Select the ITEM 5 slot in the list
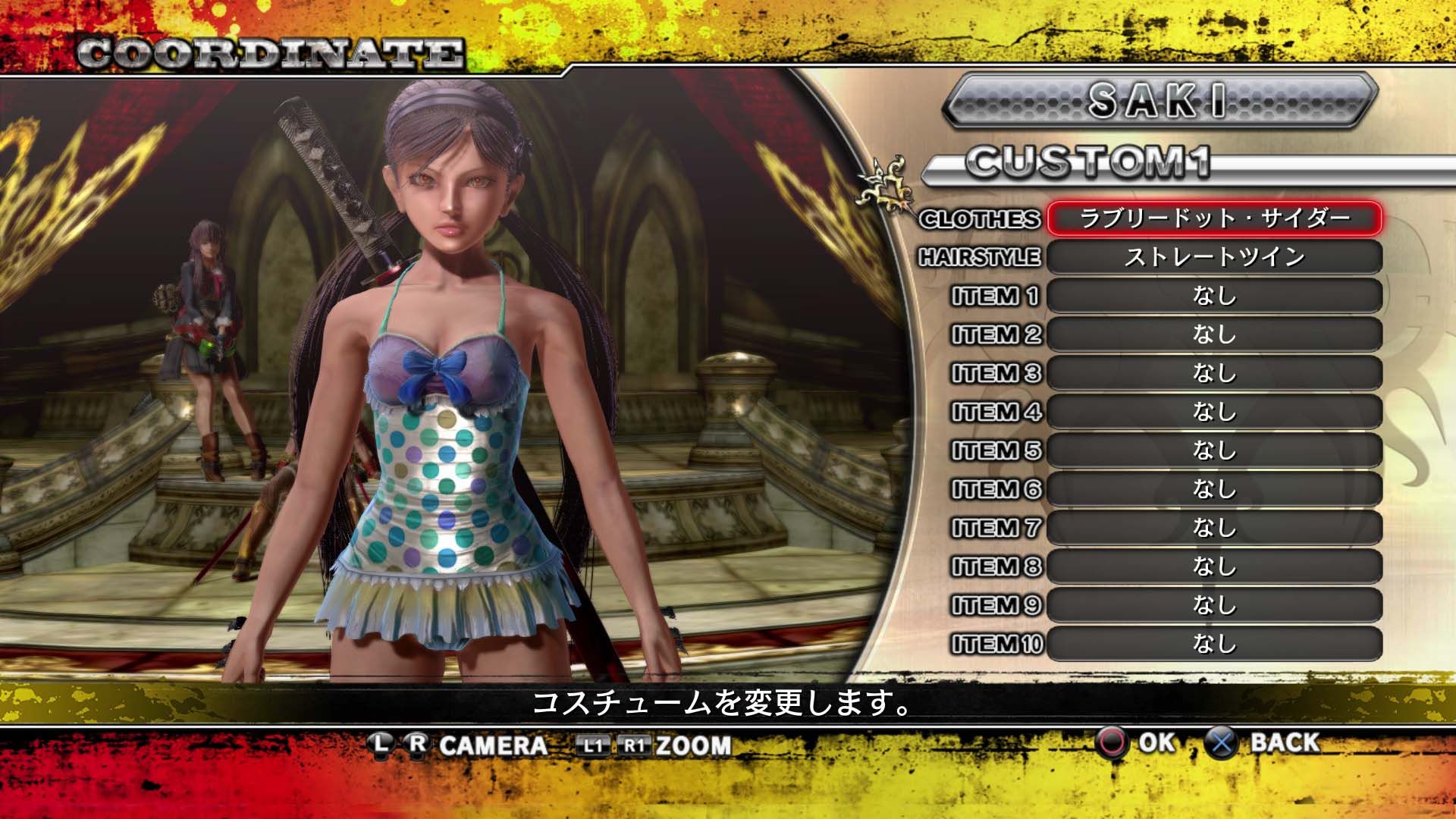The height and width of the screenshot is (819, 1456). pyautogui.click(x=1213, y=450)
